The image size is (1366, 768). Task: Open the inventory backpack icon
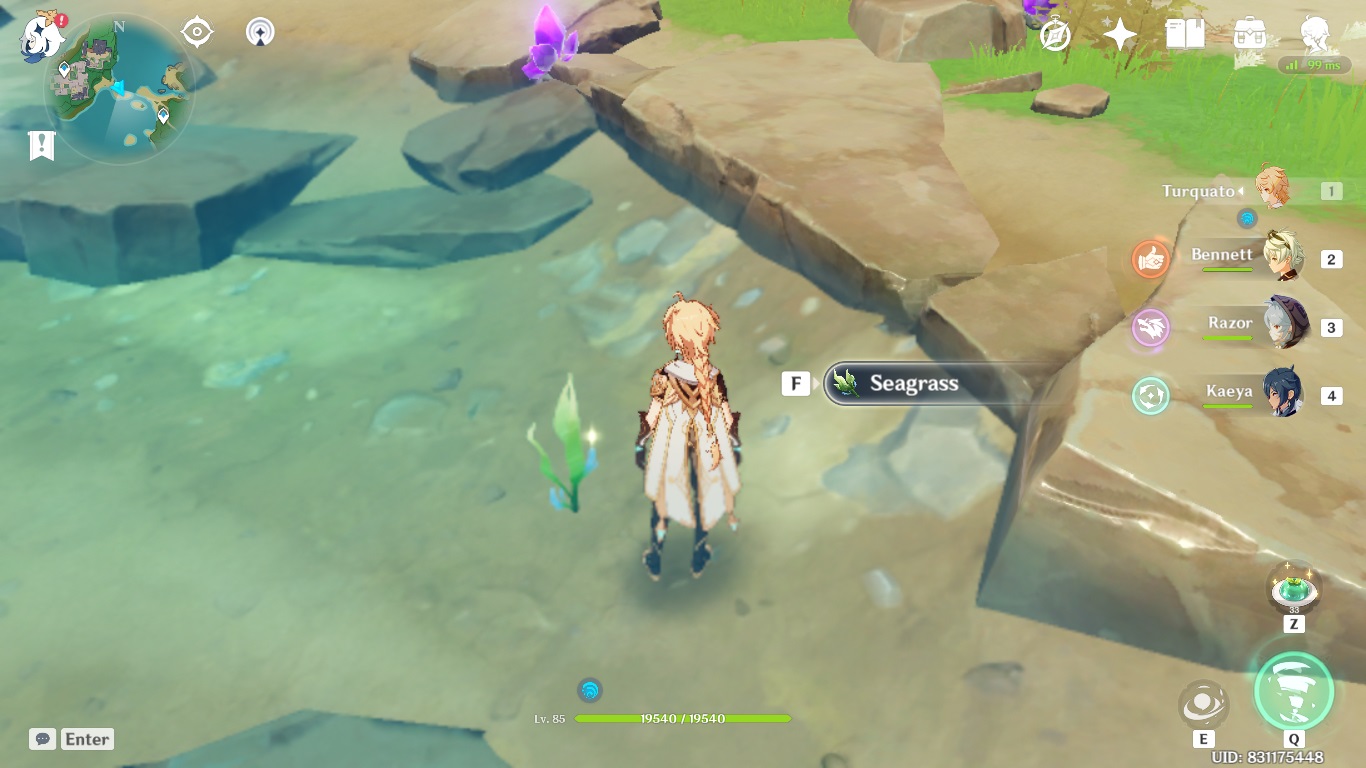[1250, 35]
